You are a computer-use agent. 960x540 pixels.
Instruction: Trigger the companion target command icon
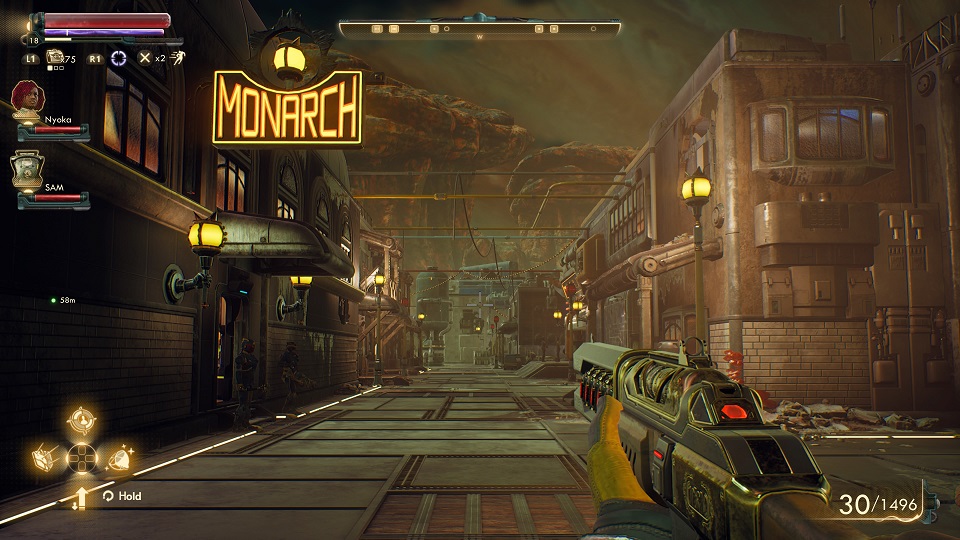pyautogui.click(x=82, y=421)
